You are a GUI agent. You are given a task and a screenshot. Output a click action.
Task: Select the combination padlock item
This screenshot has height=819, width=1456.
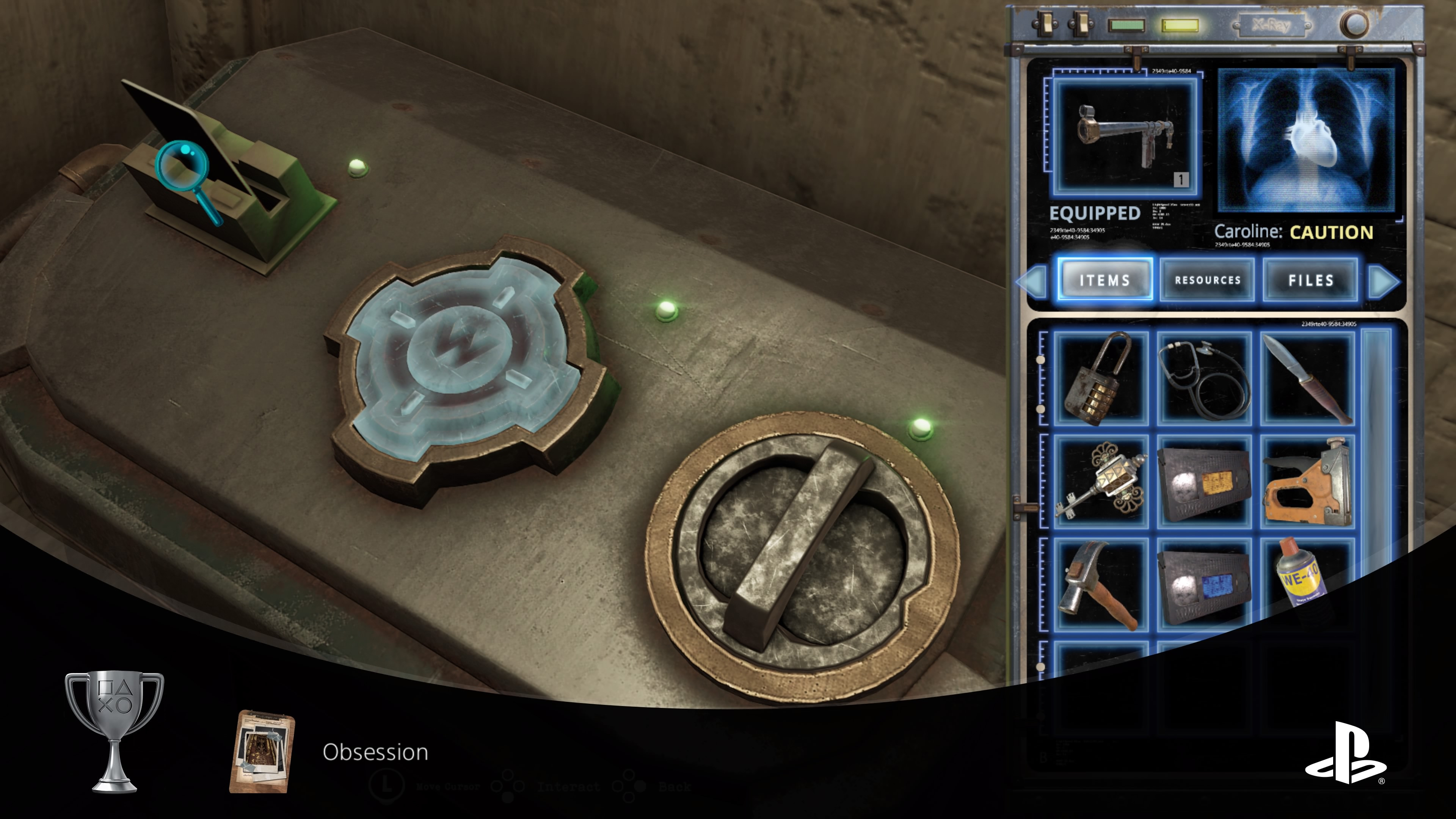tap(1101, 378)
